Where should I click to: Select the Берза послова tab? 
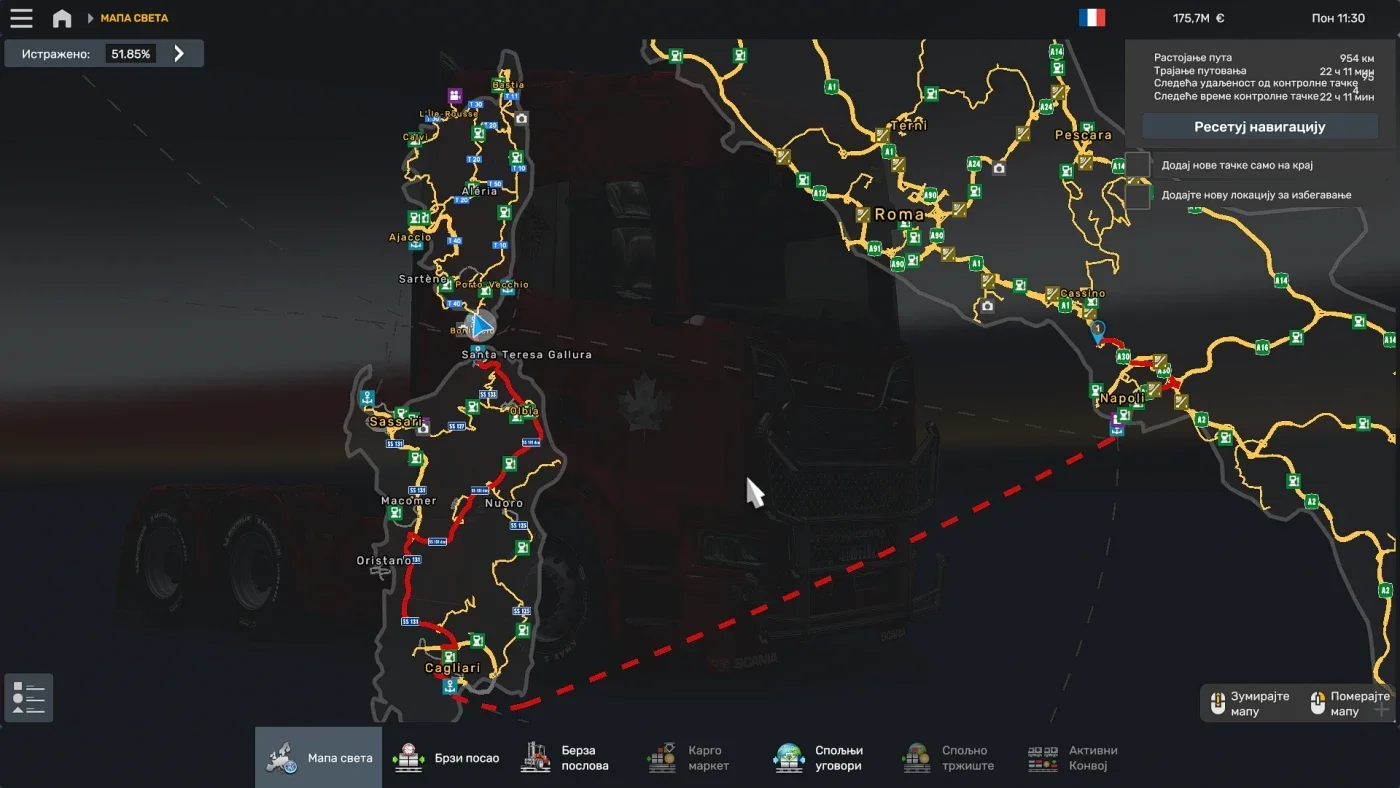tap(564, 758)
